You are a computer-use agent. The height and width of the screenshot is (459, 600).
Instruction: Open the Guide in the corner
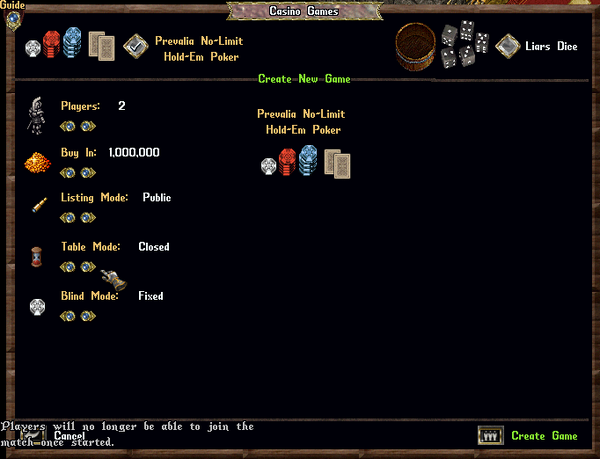pos(13,19)
